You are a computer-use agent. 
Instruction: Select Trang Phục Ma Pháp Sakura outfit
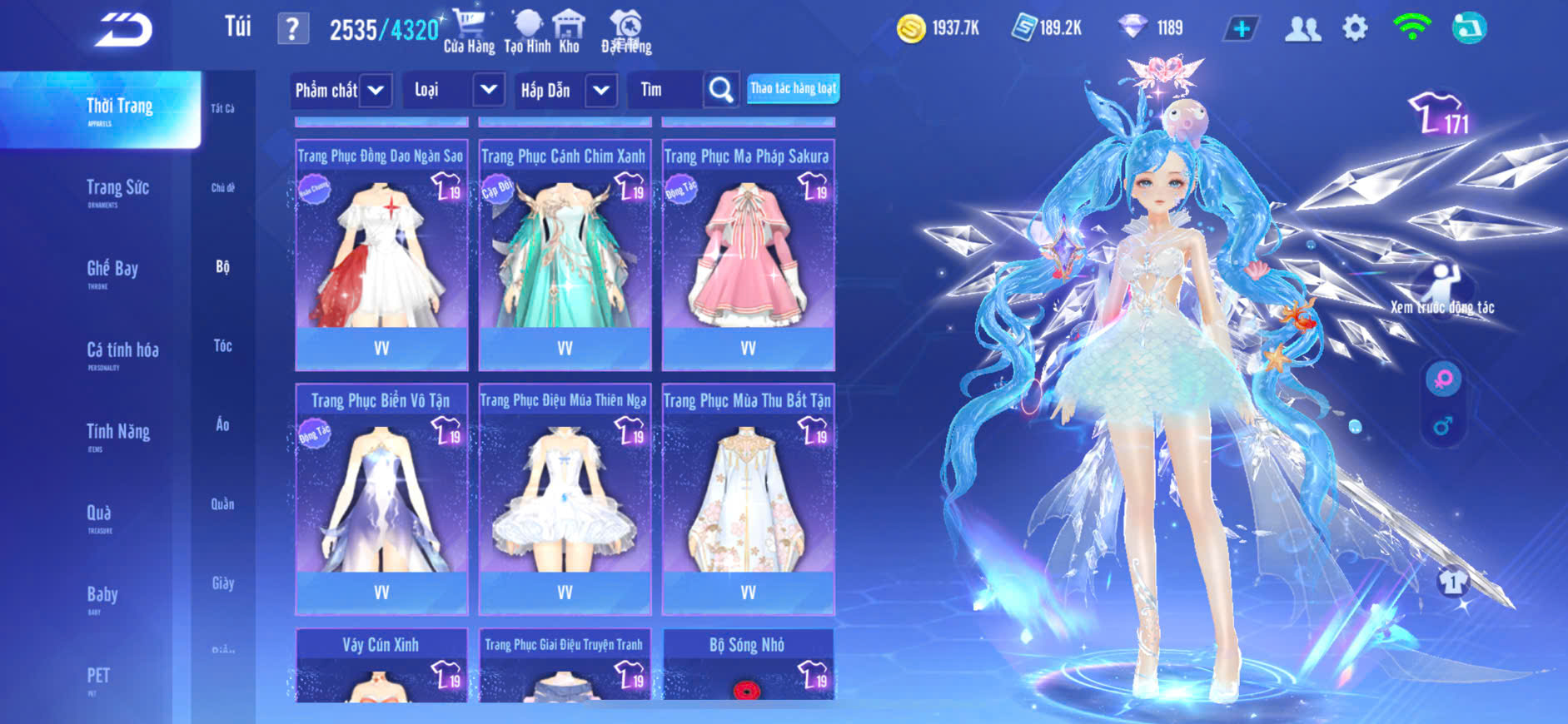[x=748, y=254]
